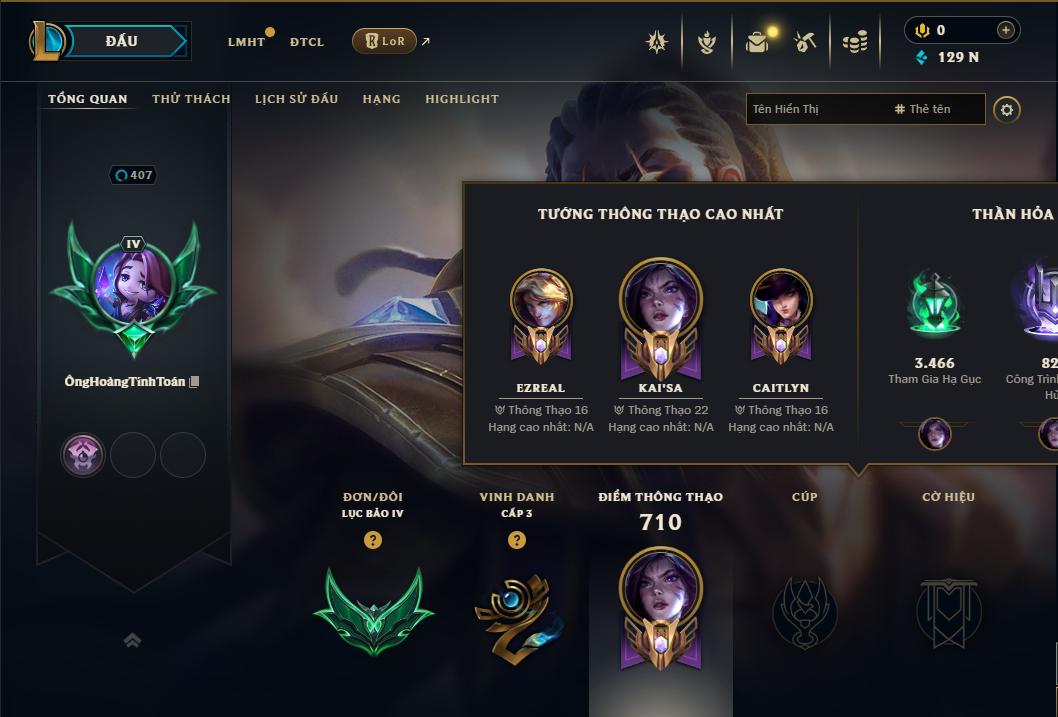
Task: Click the VINH DANH help question mark
Action: coord(517,540)
